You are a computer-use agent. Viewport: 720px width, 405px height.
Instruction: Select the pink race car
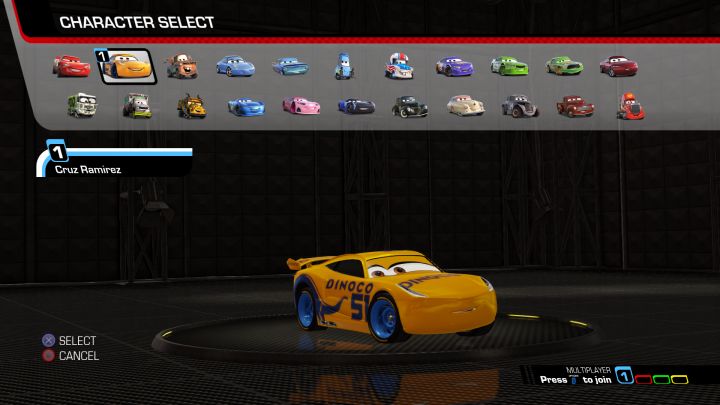click(x=300, y=104)
